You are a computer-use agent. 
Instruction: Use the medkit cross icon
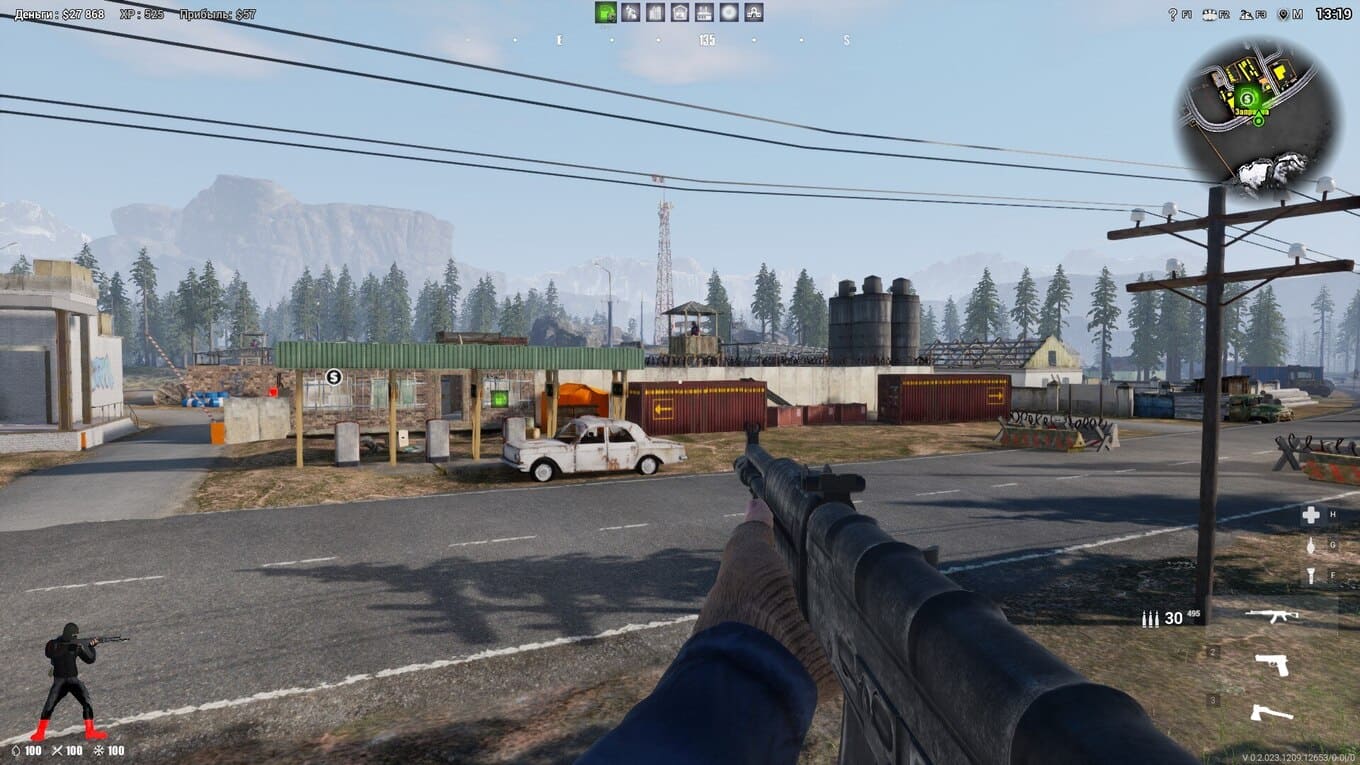click(1311, 515)
